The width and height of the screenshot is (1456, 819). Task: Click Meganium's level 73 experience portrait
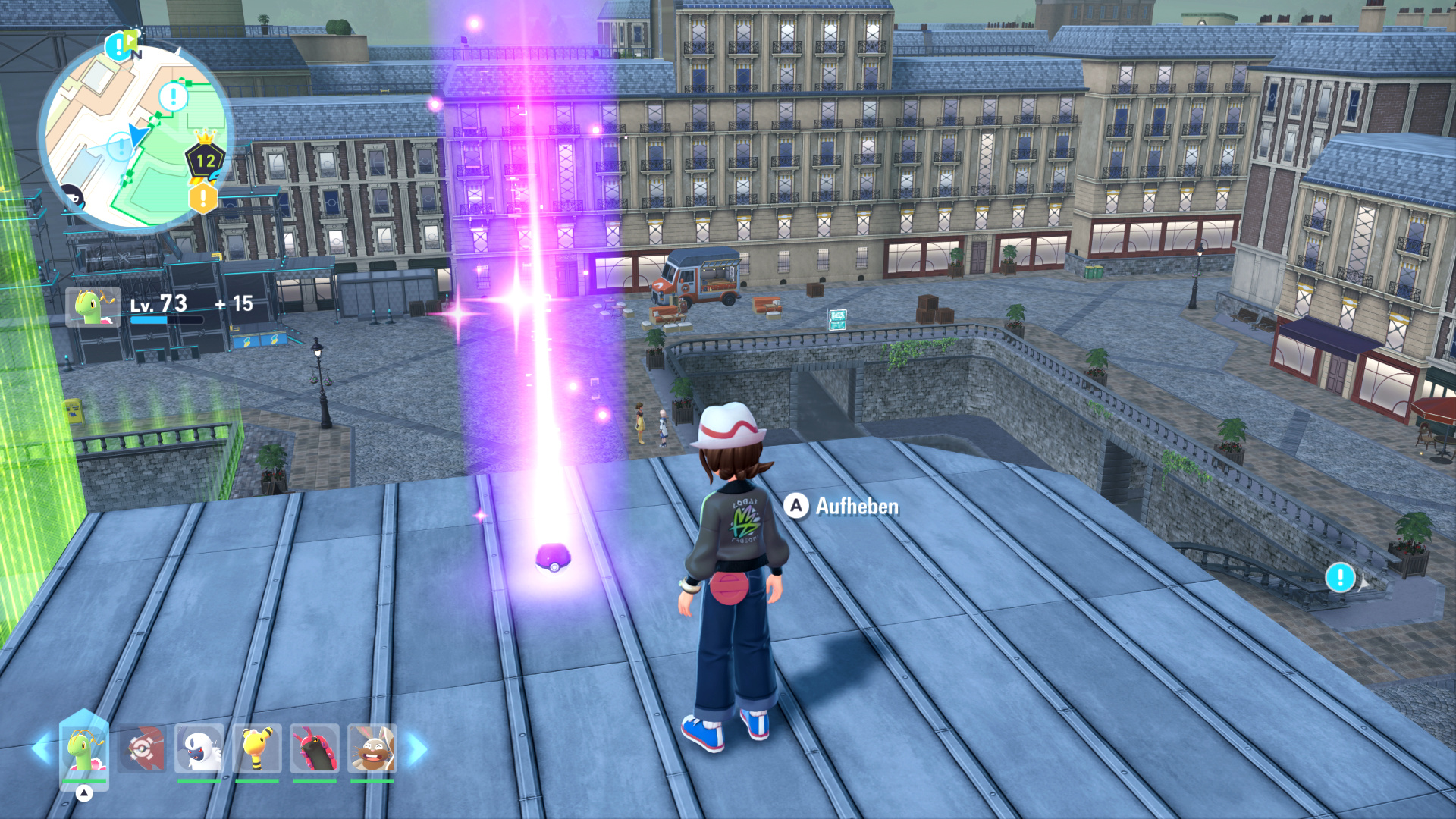(x=93, y=306)
